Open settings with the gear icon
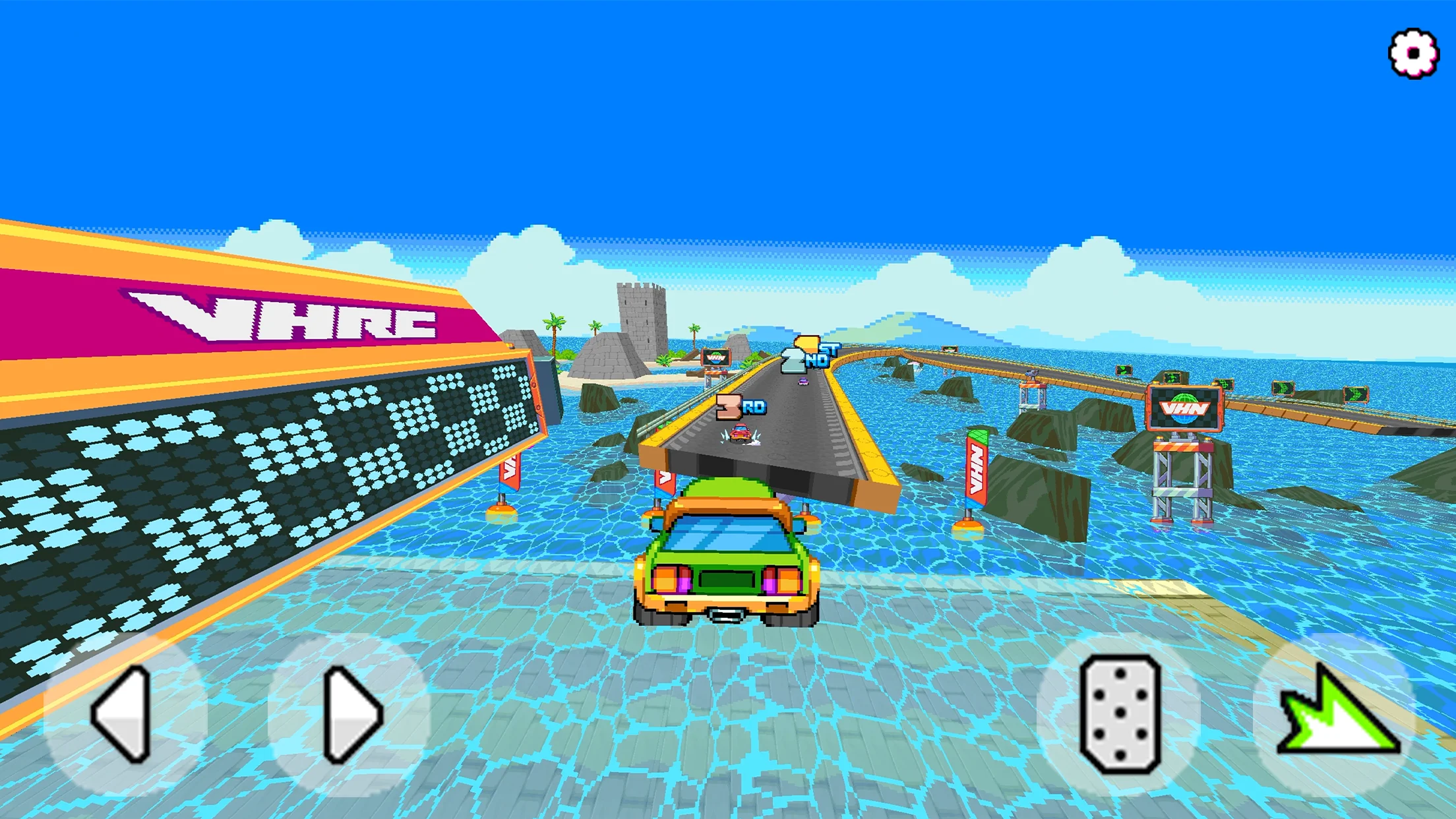The width and height of the screenshot is (1456, 819). coord(1413,53)
